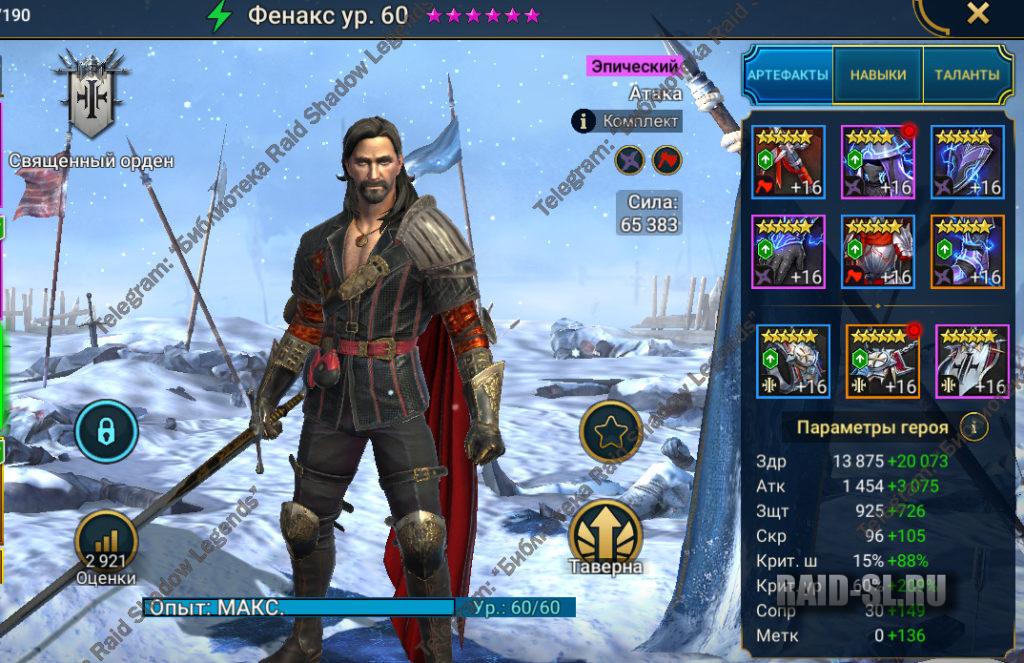The width and height of the screenshot is (1024, 663).
Task: Select the red and silver chestplate slot
Action: (877, 252)
